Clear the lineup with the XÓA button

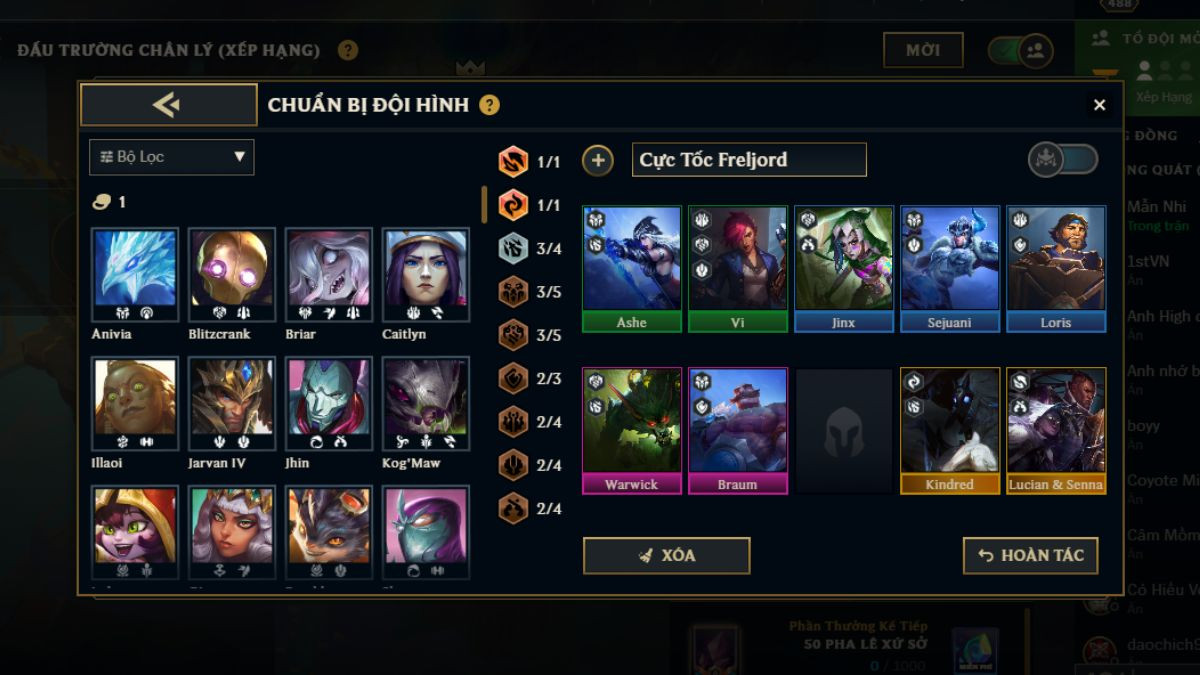pos(666,556)
